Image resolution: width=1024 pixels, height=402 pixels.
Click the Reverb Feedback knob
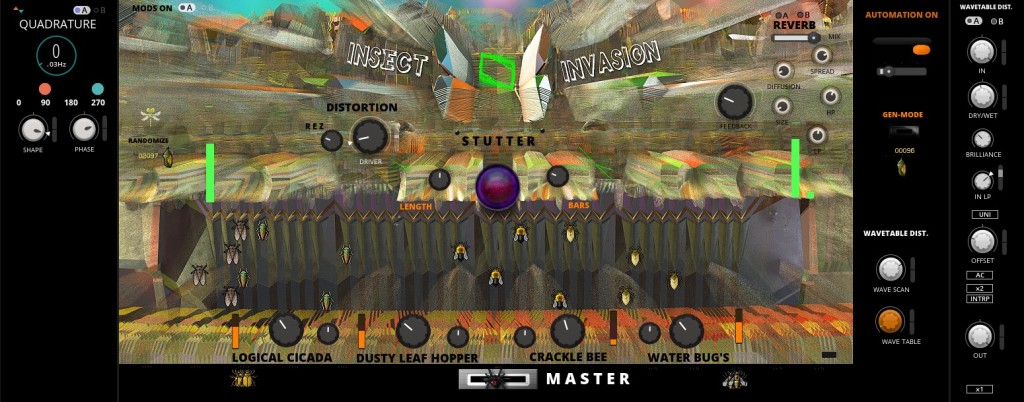[x=734, y=101]
